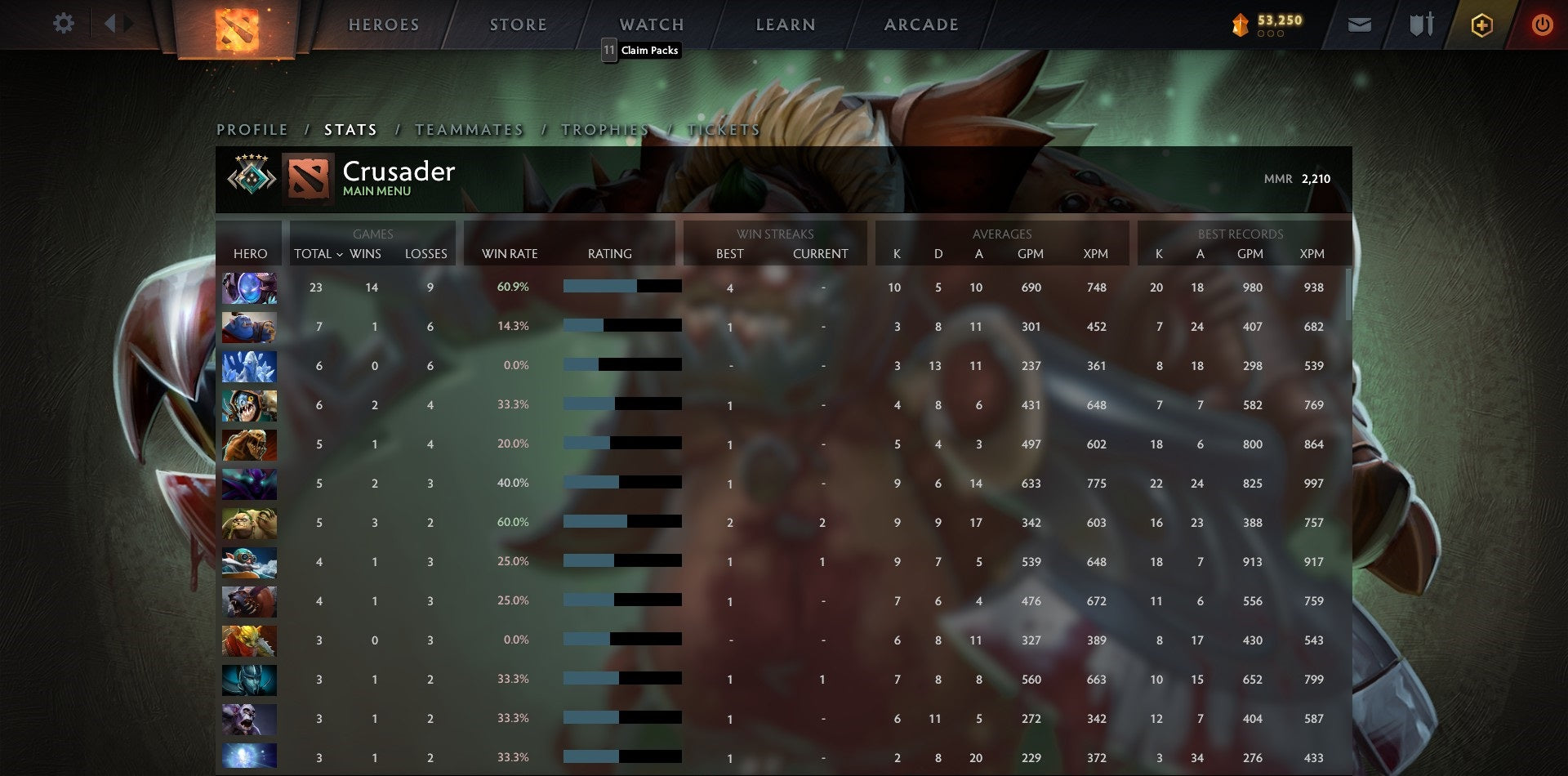Open the in-game mail inbox
This screenshot has width=1568, height=776.
coord(1359,24)
